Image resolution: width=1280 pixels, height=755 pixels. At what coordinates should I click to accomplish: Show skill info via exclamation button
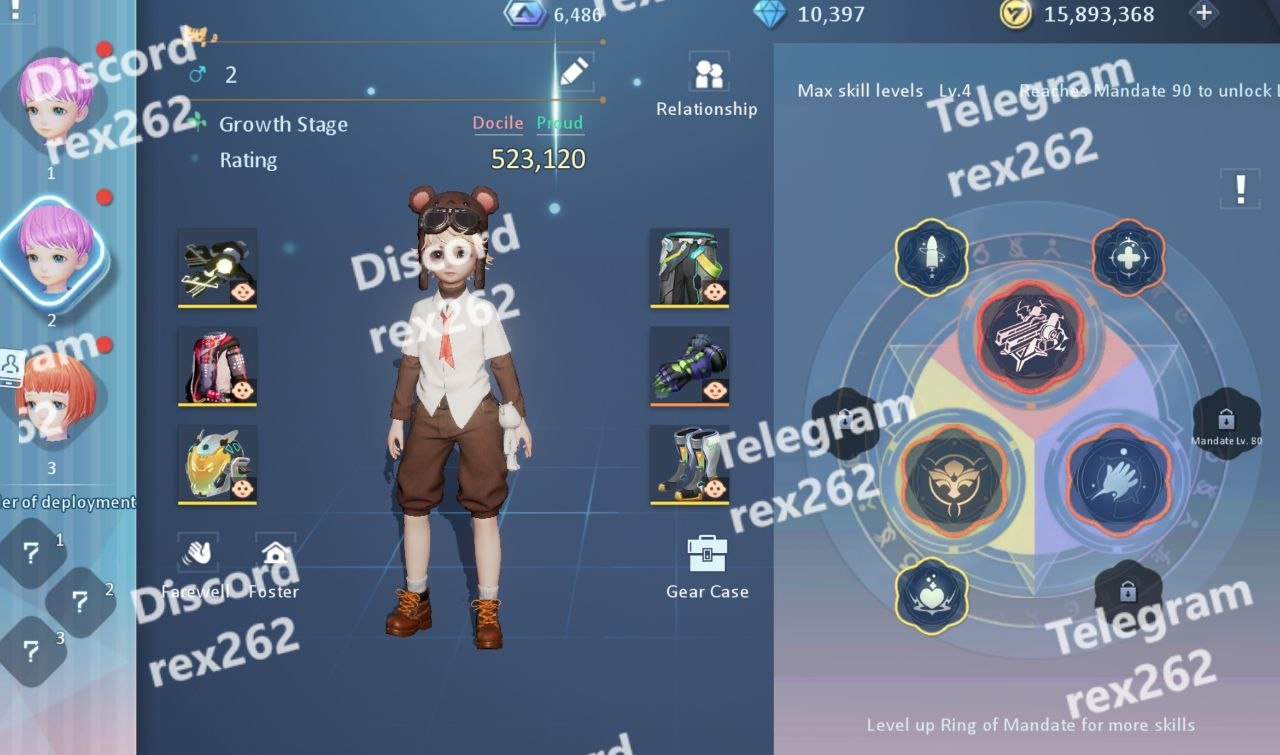coord(1240,187)
